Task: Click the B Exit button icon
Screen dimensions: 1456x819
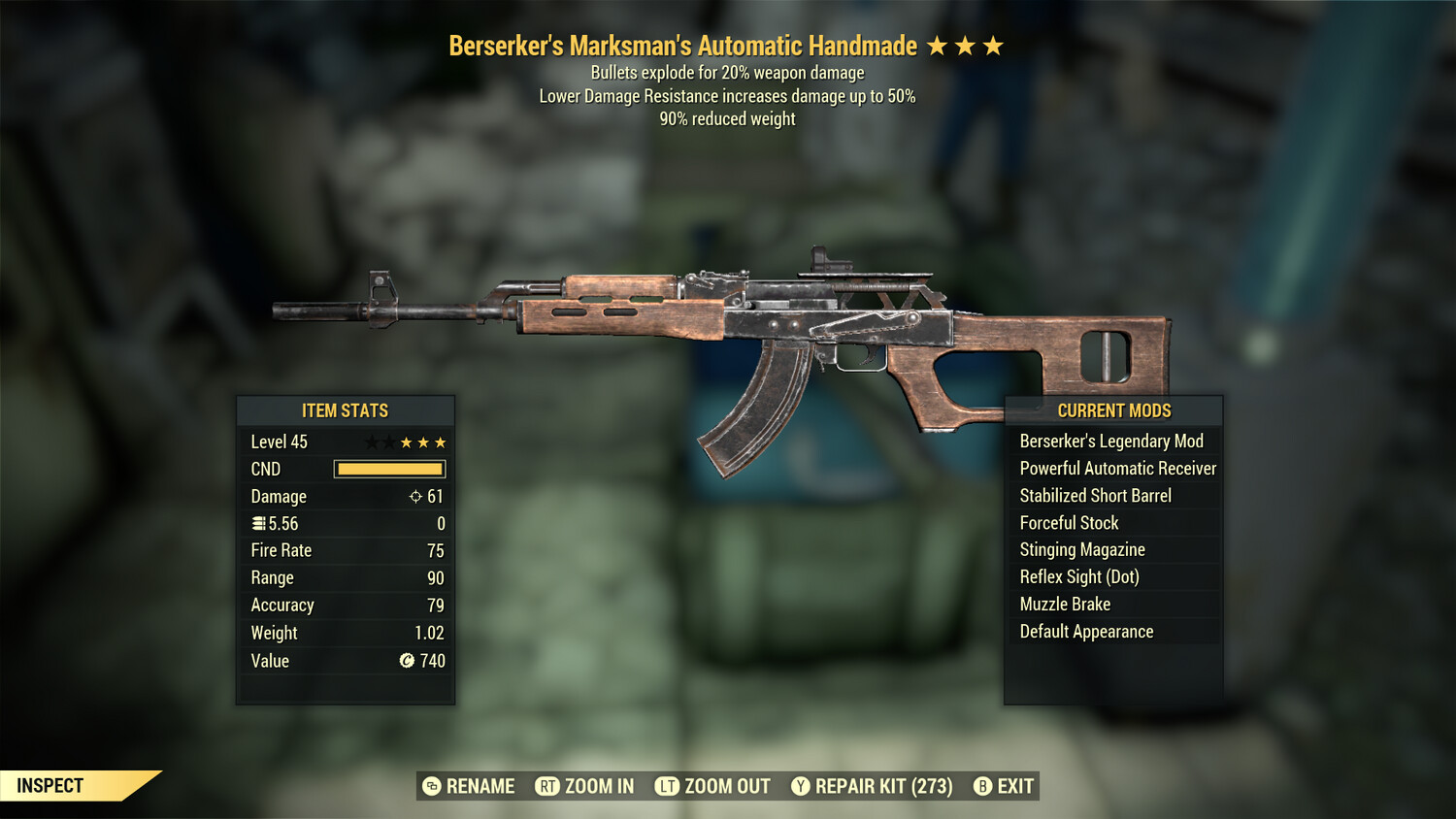Action: pyautogui.click(x=981, y=786)
